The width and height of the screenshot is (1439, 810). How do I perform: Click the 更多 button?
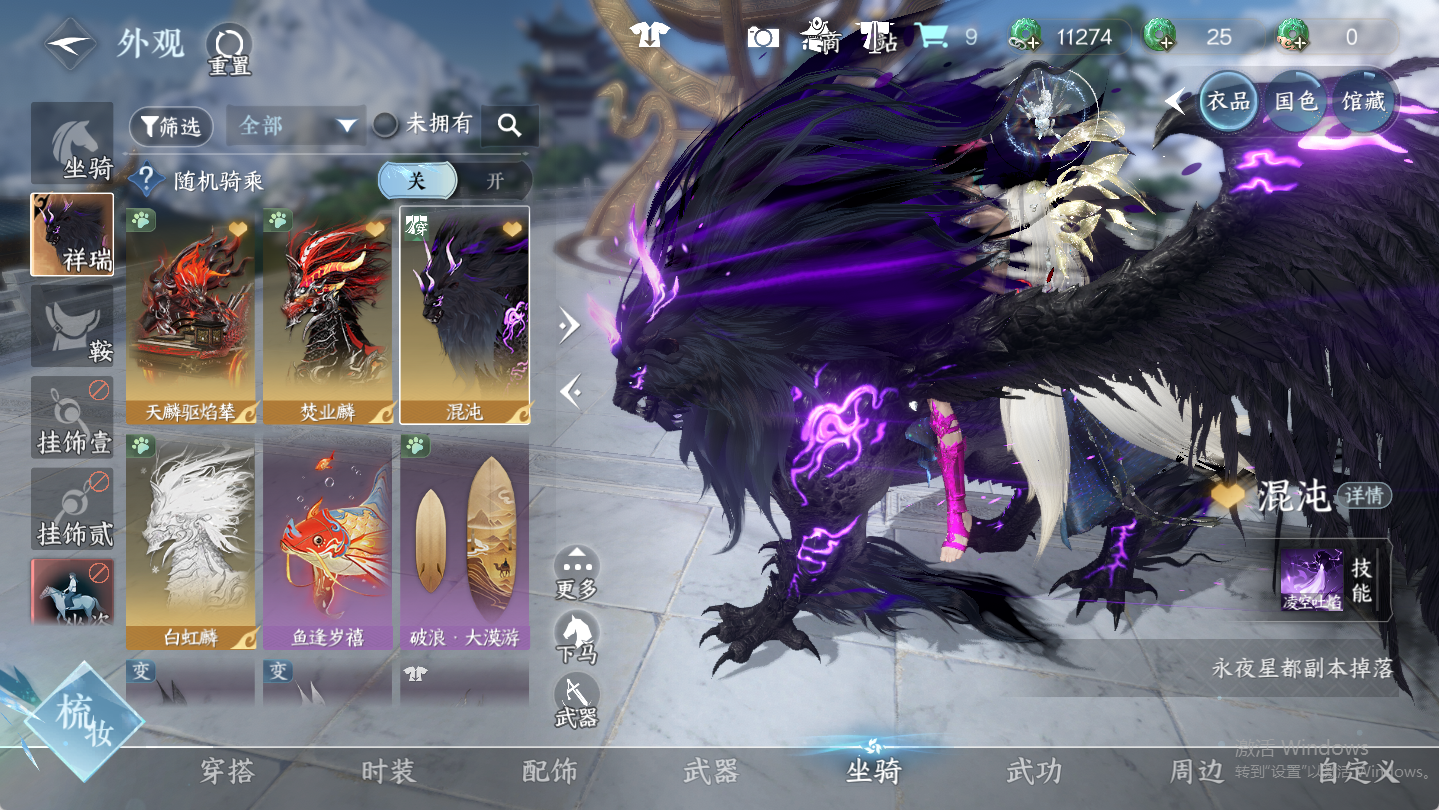pos(577,573)
